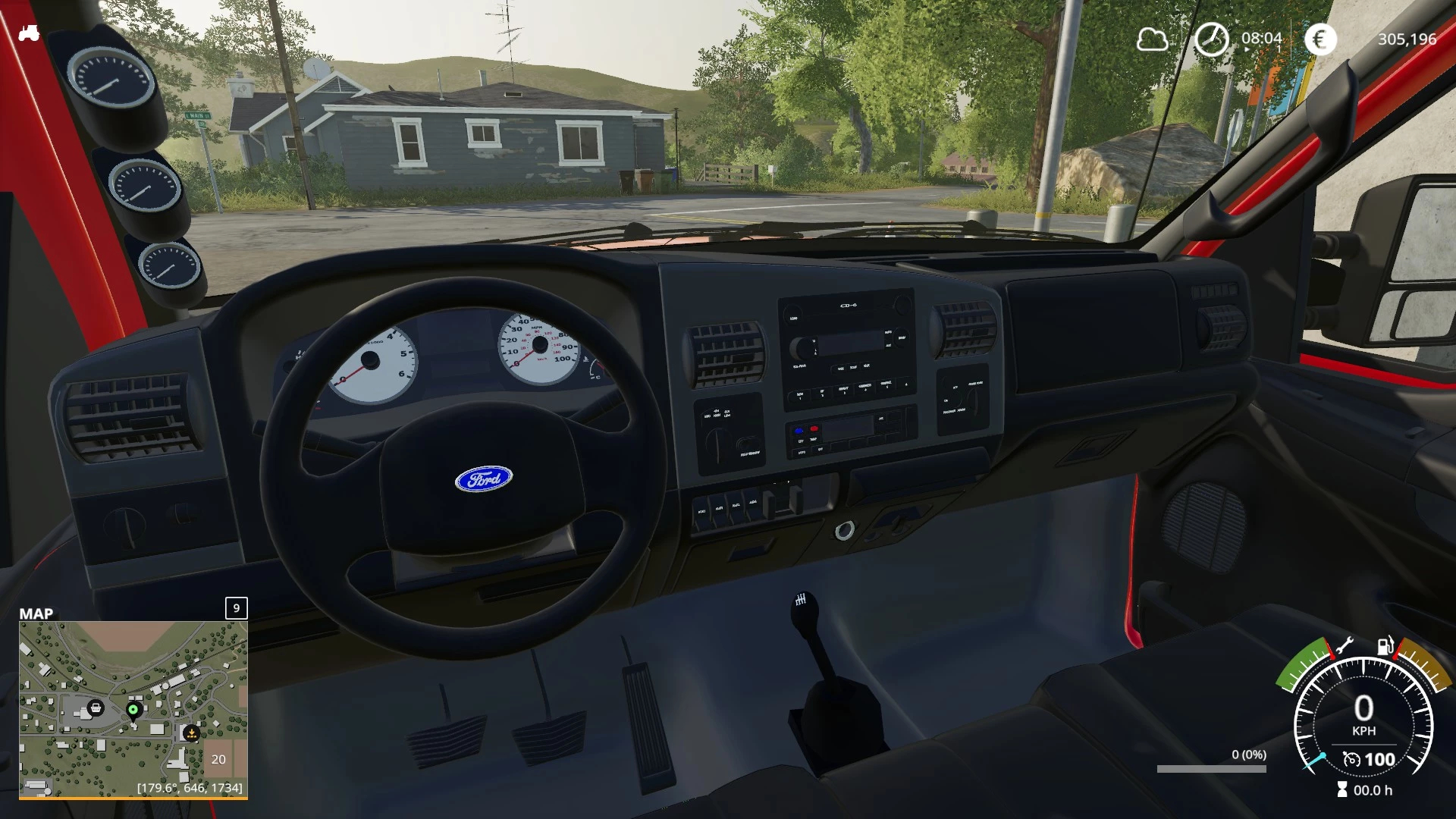
Task: Click the fuel pump icon on speedometer
Action: (1385, 645)
